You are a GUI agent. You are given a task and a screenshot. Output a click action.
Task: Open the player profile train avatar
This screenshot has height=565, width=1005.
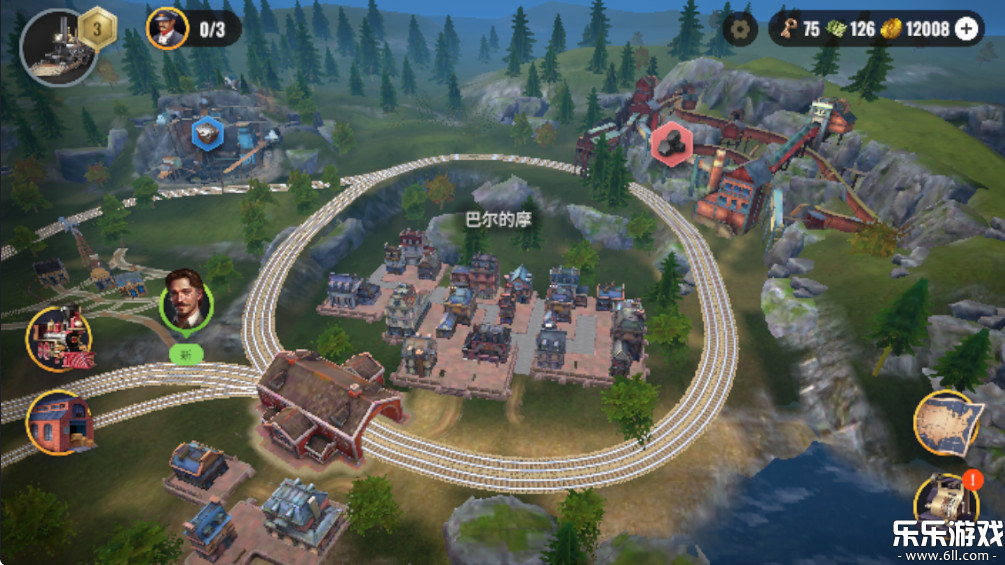pos(57,46)
